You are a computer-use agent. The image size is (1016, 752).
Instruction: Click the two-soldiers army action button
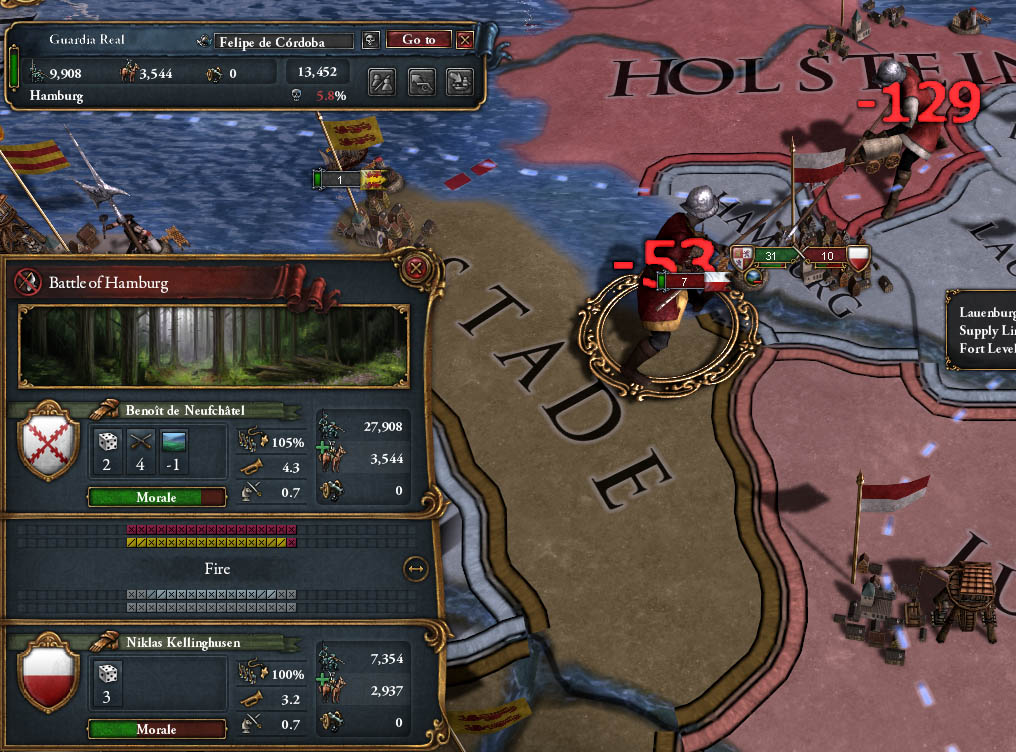381,82
